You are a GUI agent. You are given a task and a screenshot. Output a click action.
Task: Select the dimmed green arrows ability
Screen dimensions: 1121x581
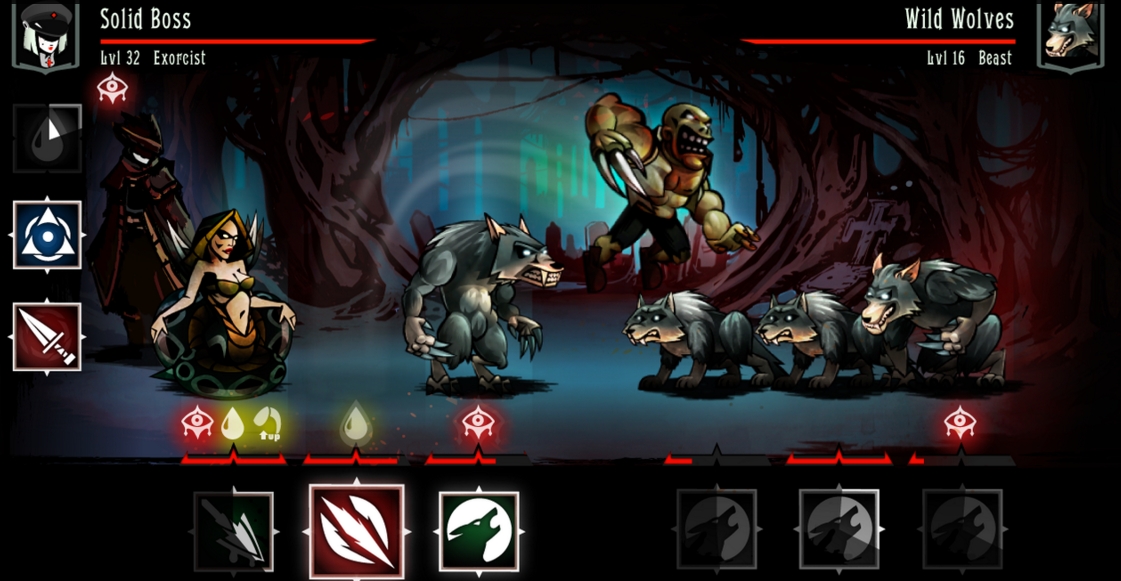pos(233,532)
